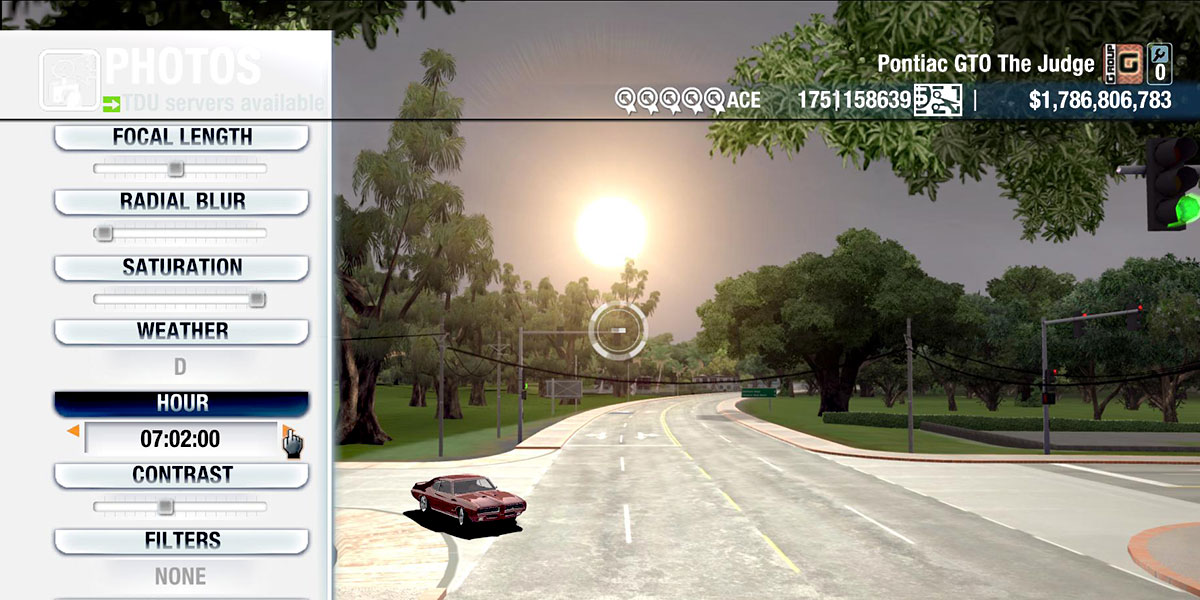Decrease the hour with the left arrow

tap(72, 432)
